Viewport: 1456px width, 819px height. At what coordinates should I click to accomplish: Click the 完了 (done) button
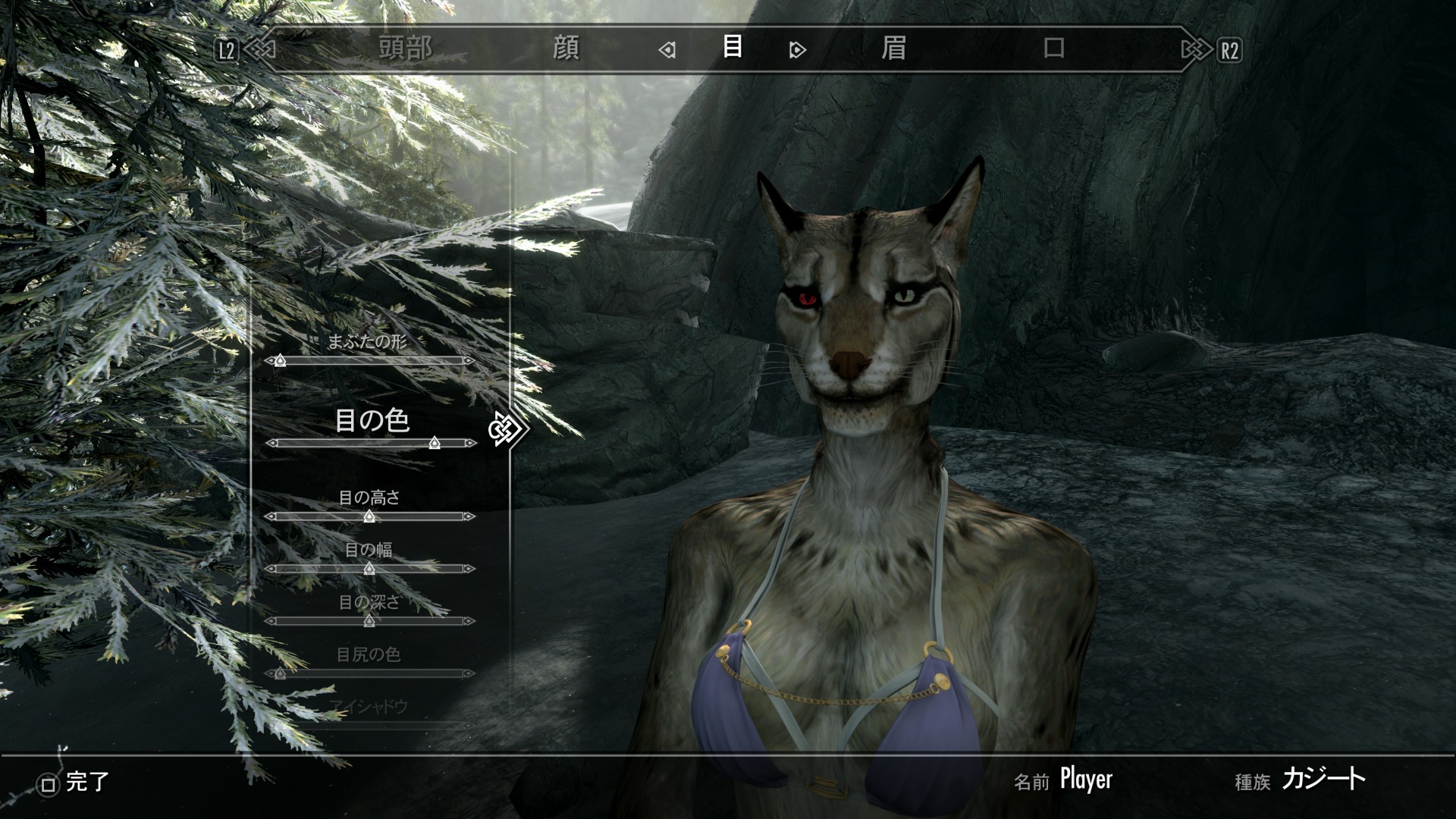click(76, 783)
